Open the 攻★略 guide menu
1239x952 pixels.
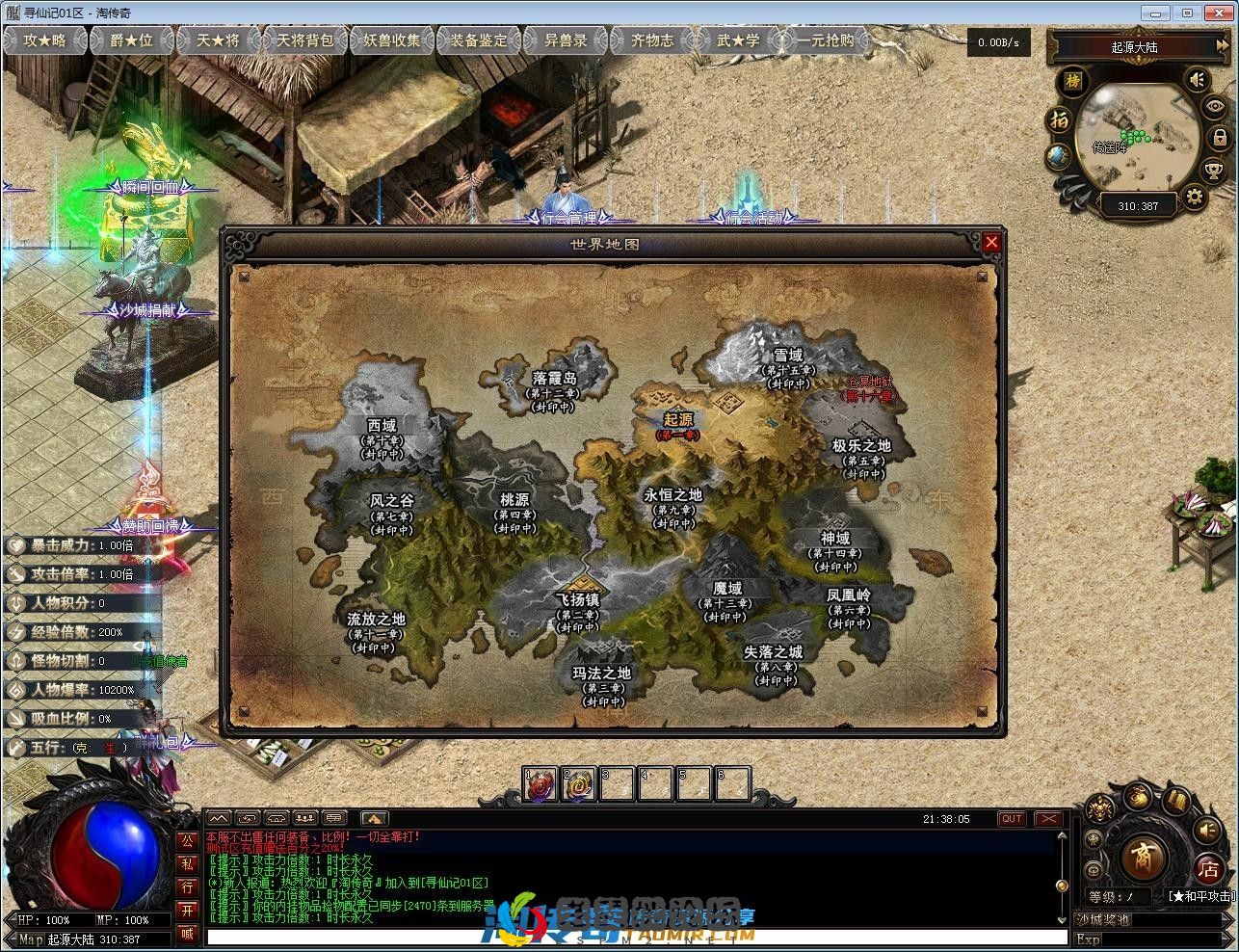point(45,40)
